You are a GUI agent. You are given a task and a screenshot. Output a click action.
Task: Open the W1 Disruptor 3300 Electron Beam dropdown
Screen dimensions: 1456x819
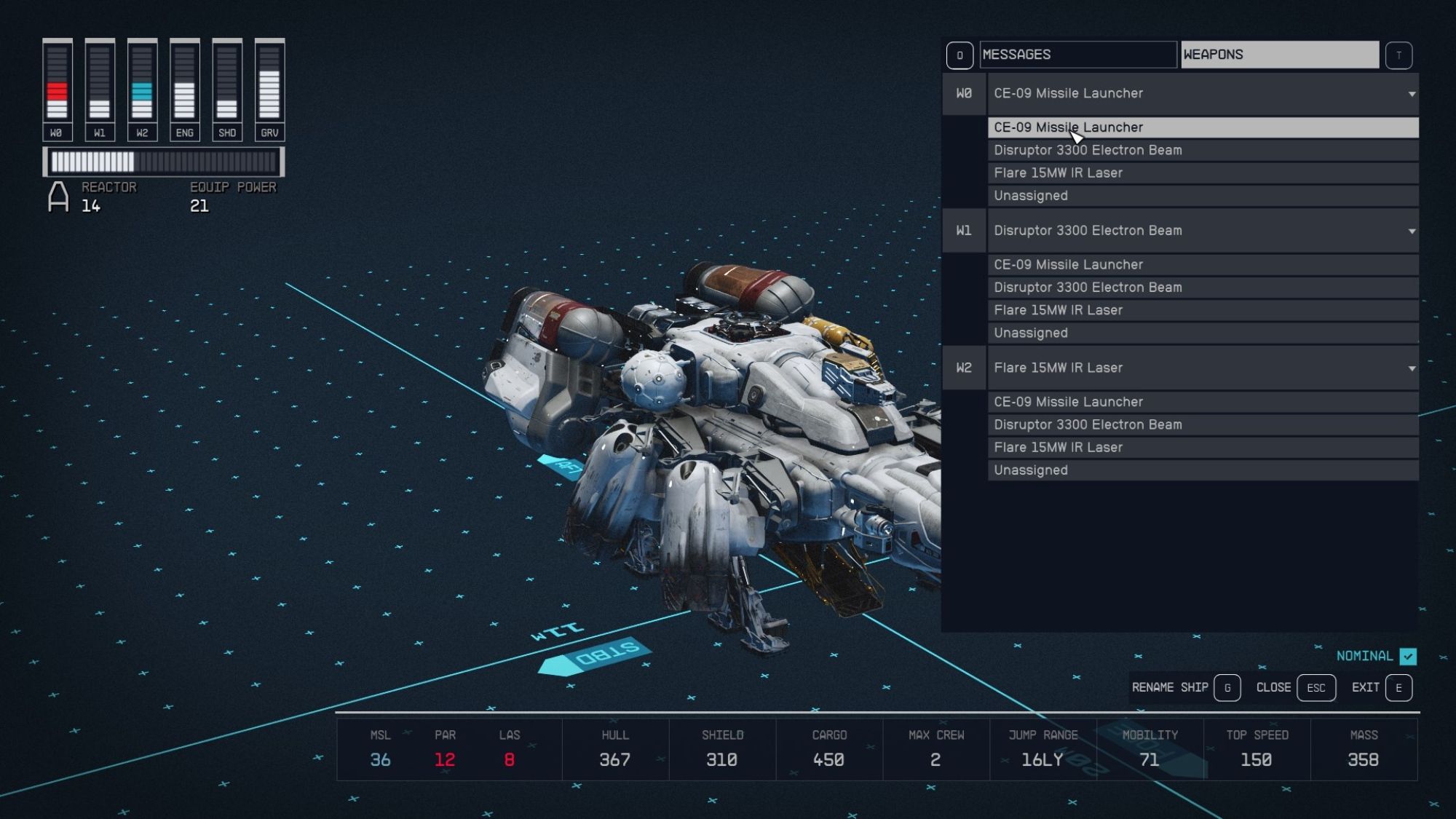1201,231
